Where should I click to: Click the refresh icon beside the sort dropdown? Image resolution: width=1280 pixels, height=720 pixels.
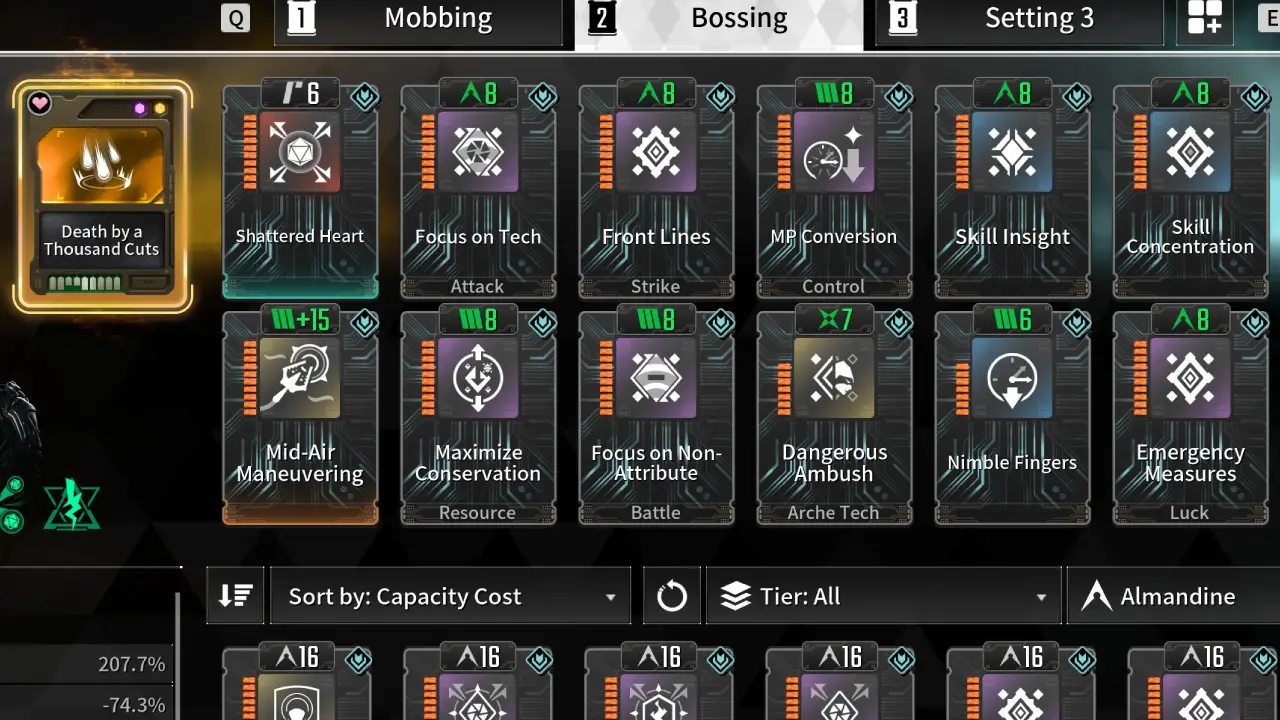click(x=671, y=595)
